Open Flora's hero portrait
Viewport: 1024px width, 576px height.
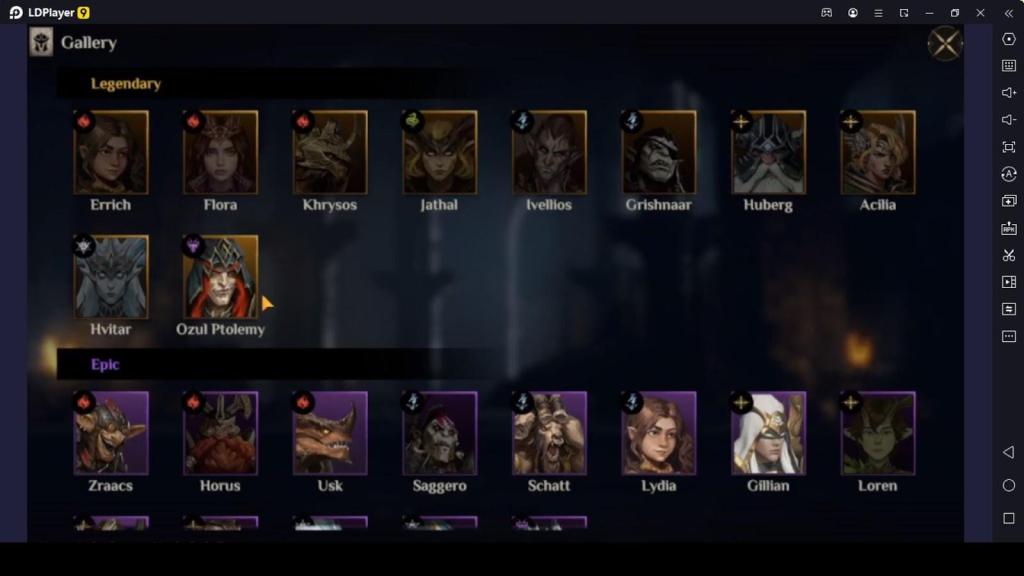[220, 153]
